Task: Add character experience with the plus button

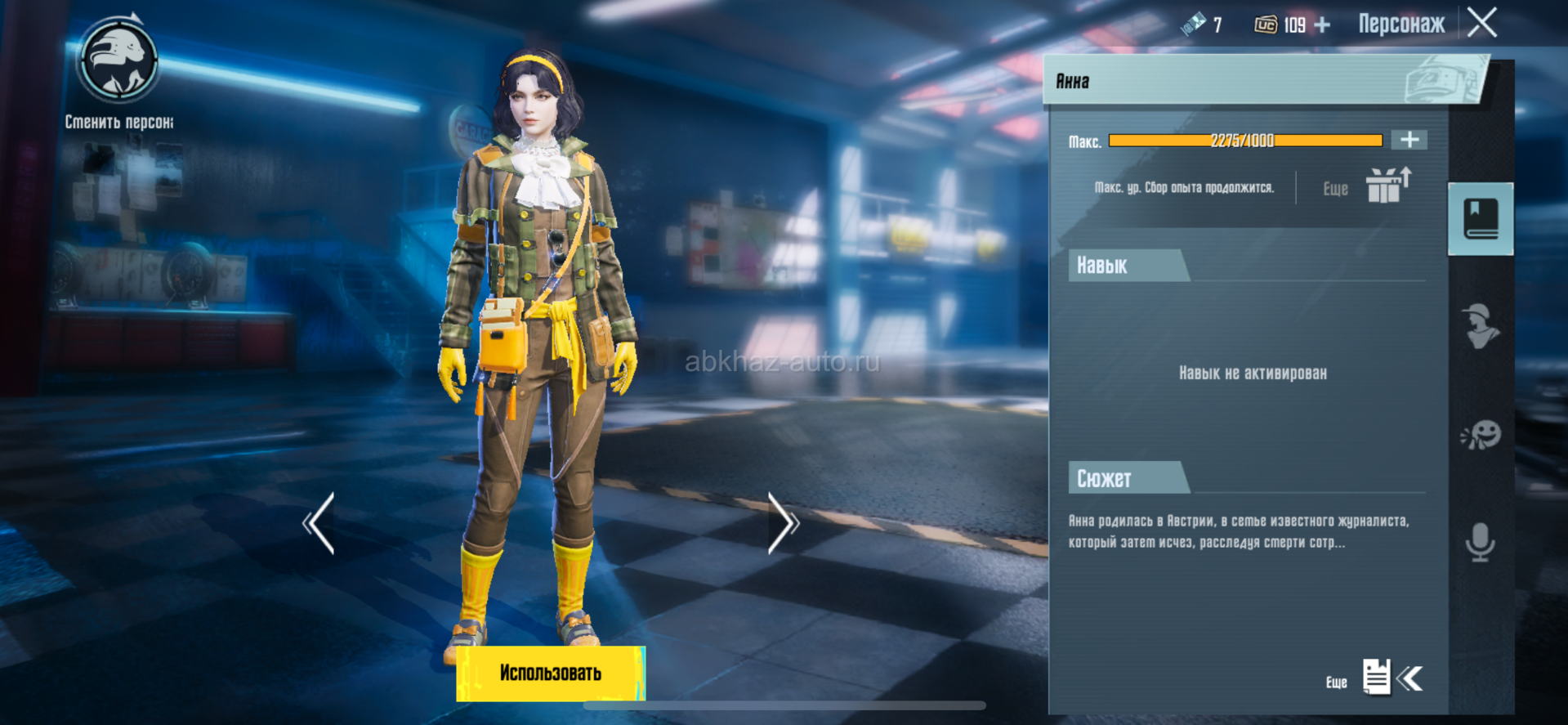Action: pos(1409,141)
